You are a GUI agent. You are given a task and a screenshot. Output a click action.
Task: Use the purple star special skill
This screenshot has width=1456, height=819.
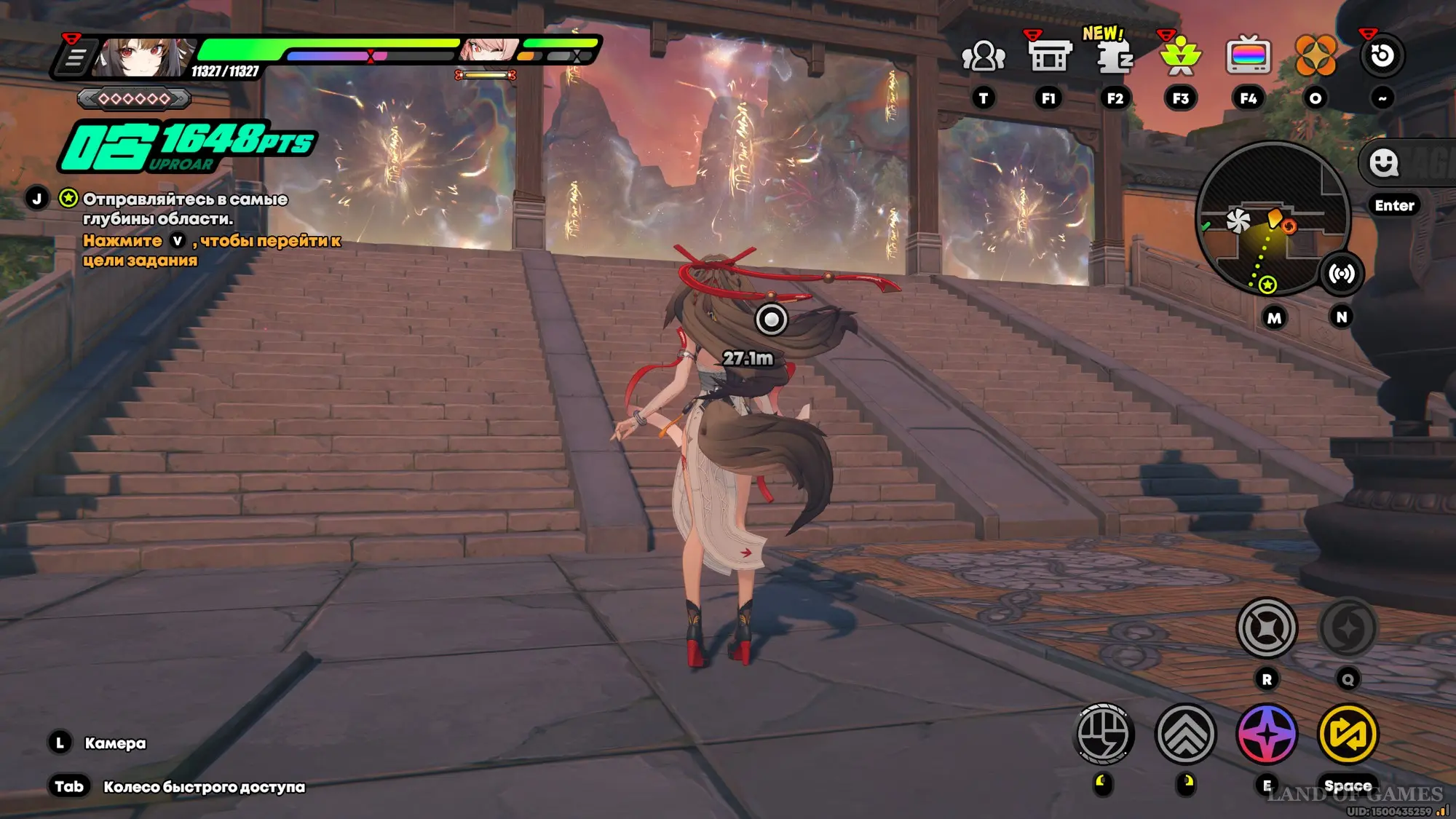[x=1267, y=734]
